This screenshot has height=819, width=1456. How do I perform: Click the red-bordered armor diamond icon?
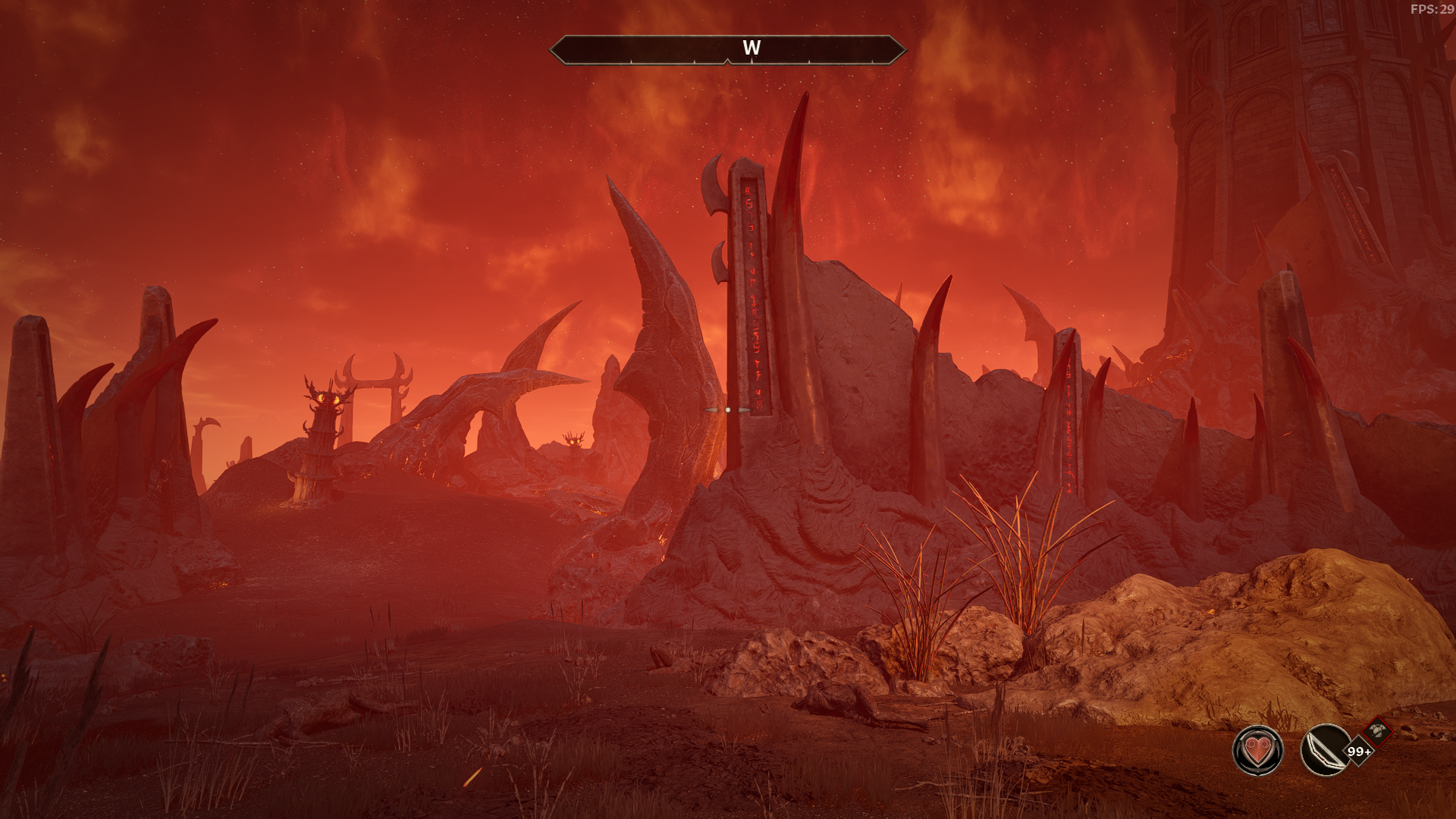(x=1378, y=731)
